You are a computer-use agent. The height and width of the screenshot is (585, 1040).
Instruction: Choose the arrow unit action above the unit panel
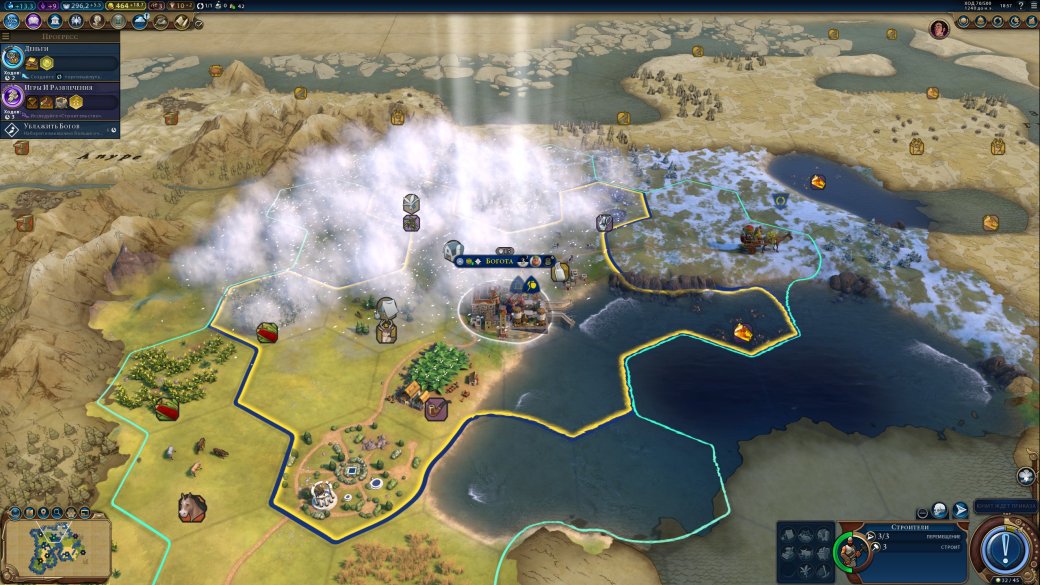click(x=961, y=510)
